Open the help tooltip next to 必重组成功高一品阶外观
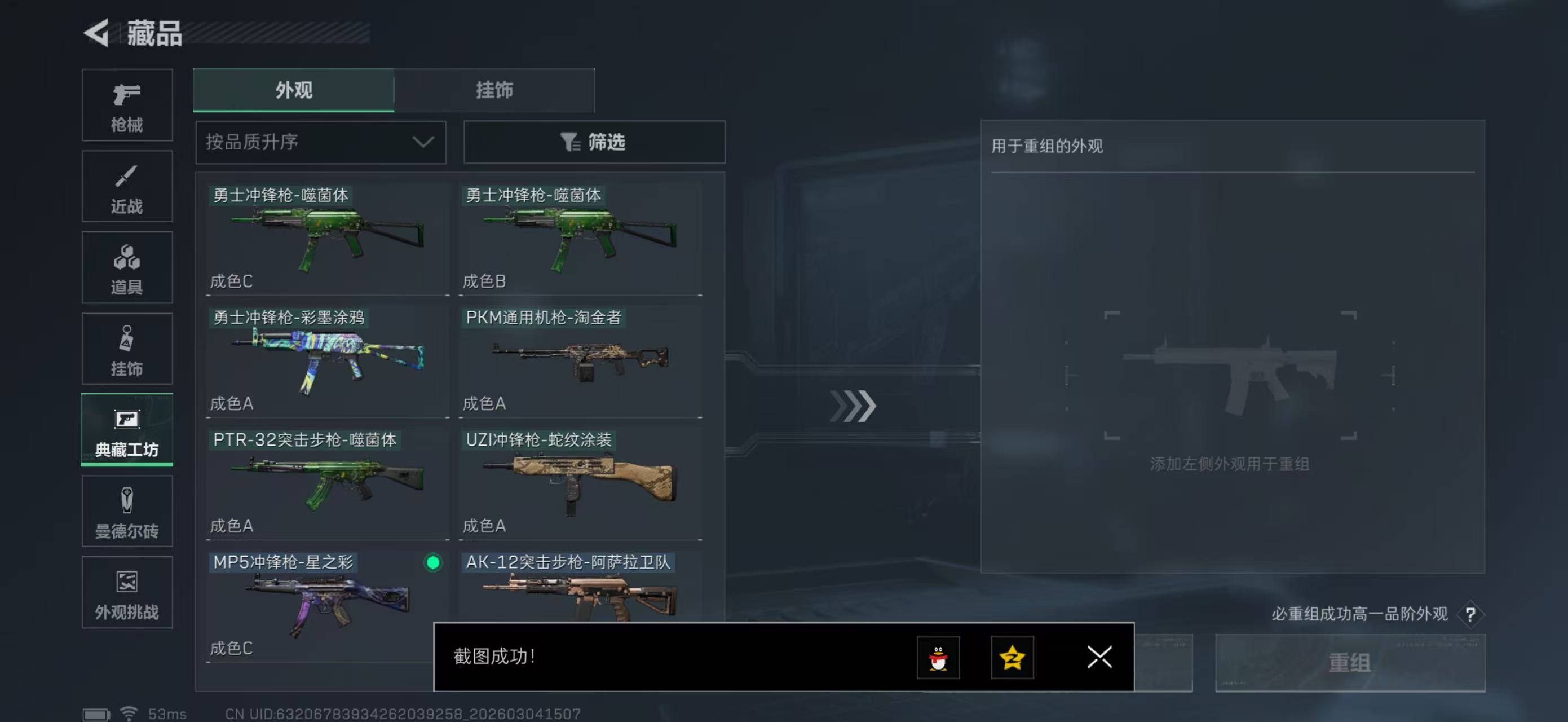 point(1471,614)
